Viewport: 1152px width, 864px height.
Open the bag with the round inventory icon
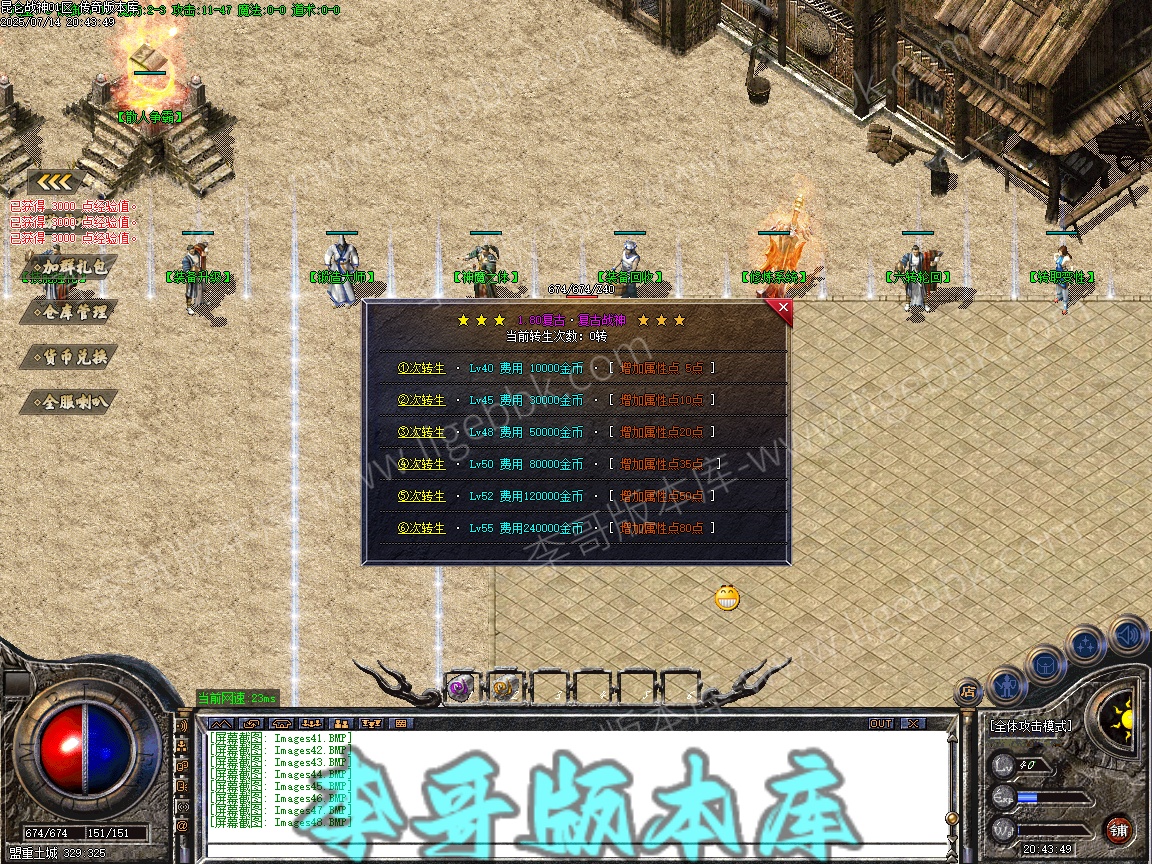click(x=1044, y=664)
